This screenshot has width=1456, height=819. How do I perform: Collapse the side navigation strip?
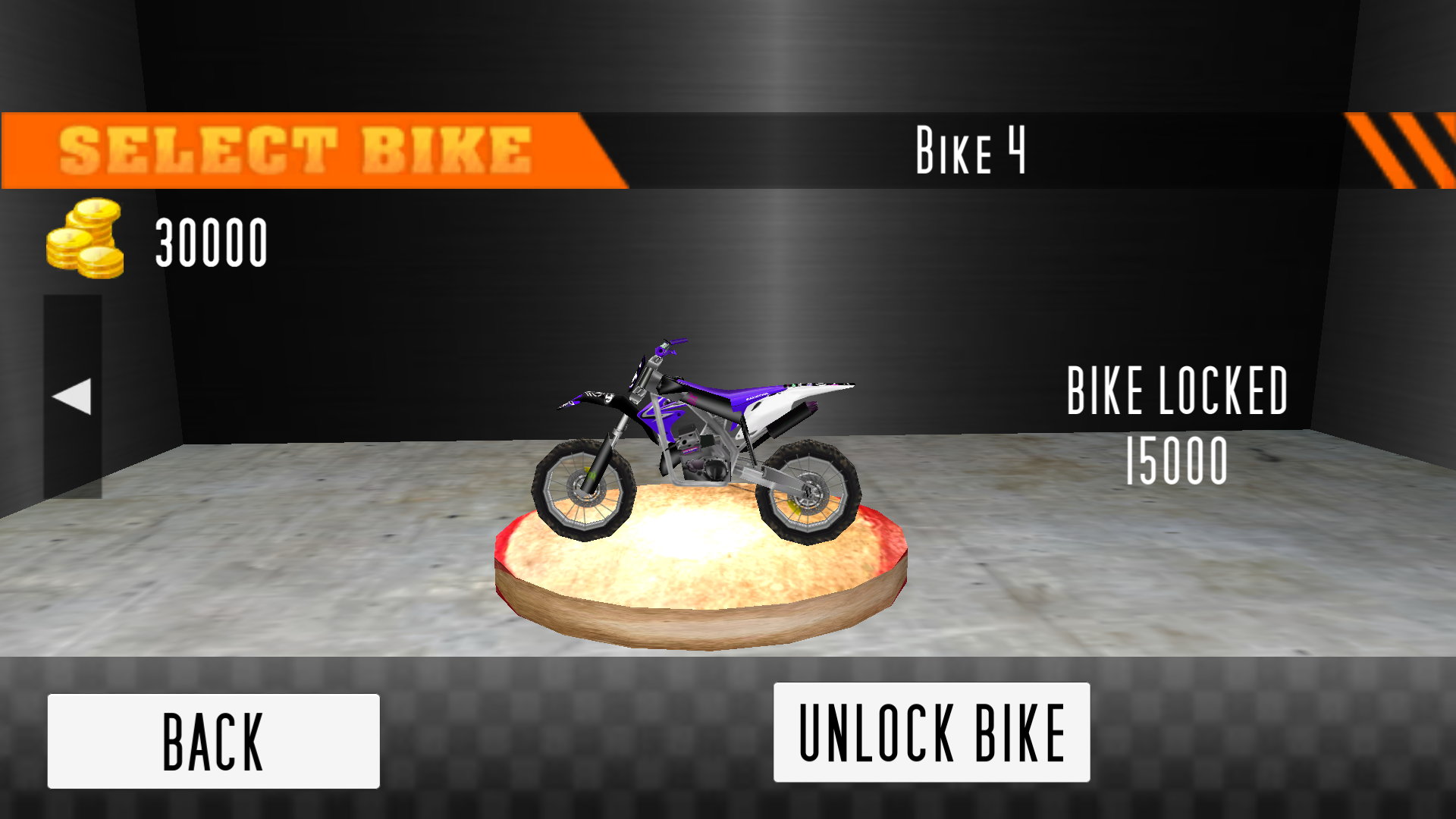(72, 393)
